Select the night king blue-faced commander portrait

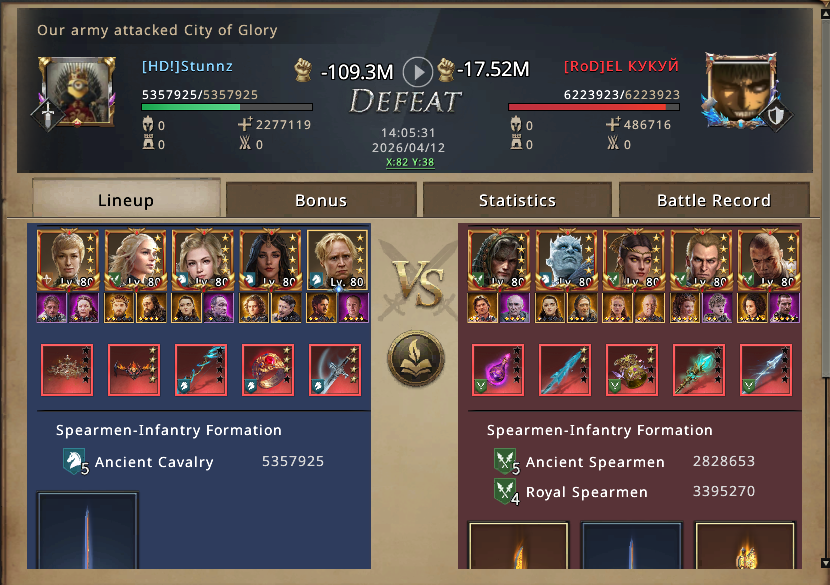(x=566, y=260)
